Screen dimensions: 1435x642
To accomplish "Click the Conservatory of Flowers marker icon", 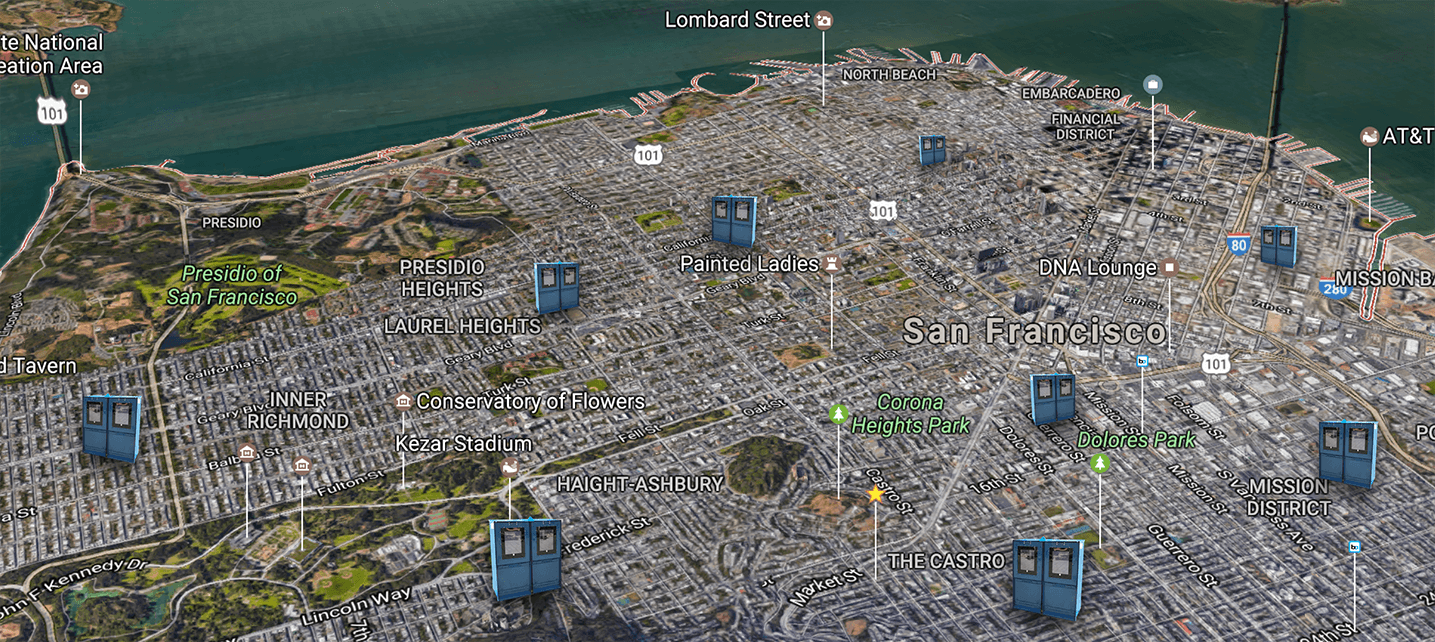I will pos(403,401).
